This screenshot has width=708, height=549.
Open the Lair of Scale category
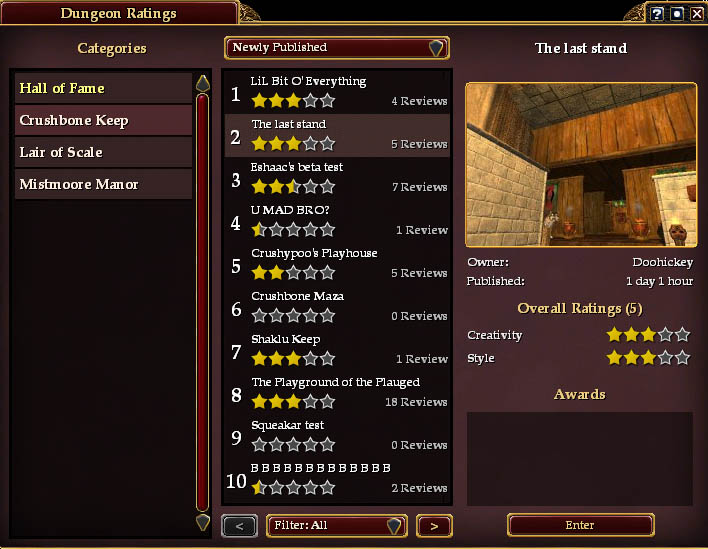(x=103, y=152)
